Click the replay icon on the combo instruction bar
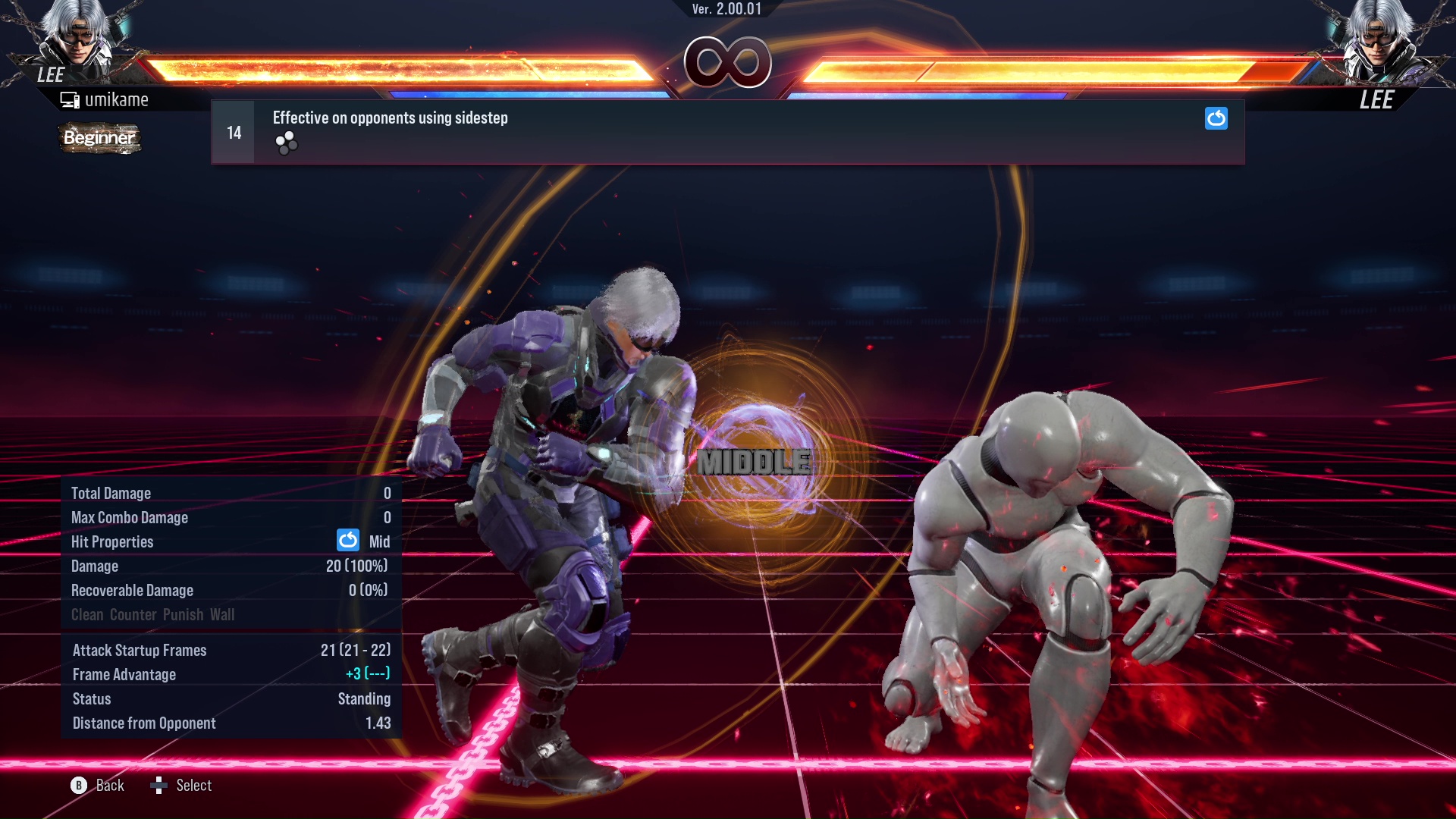The height and width of the screenshot is (819, 1456). click(1216, 119)
